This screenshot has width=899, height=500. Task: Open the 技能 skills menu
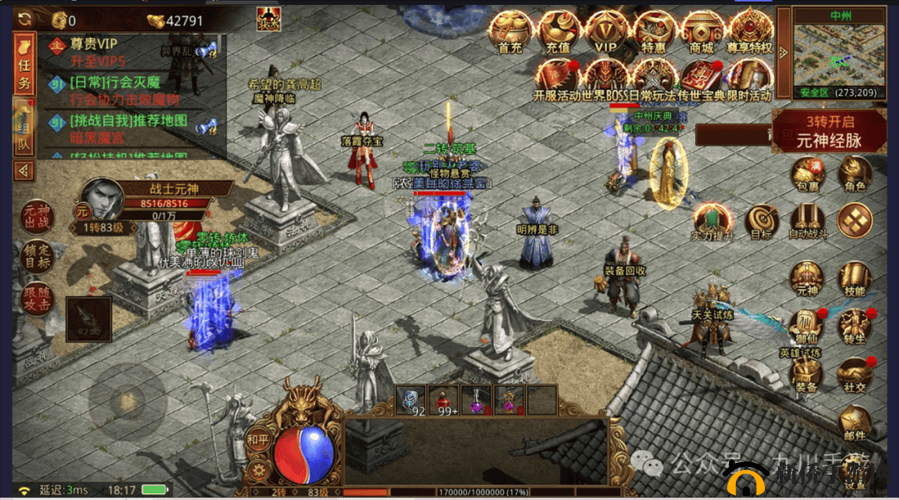coord(853,280)
